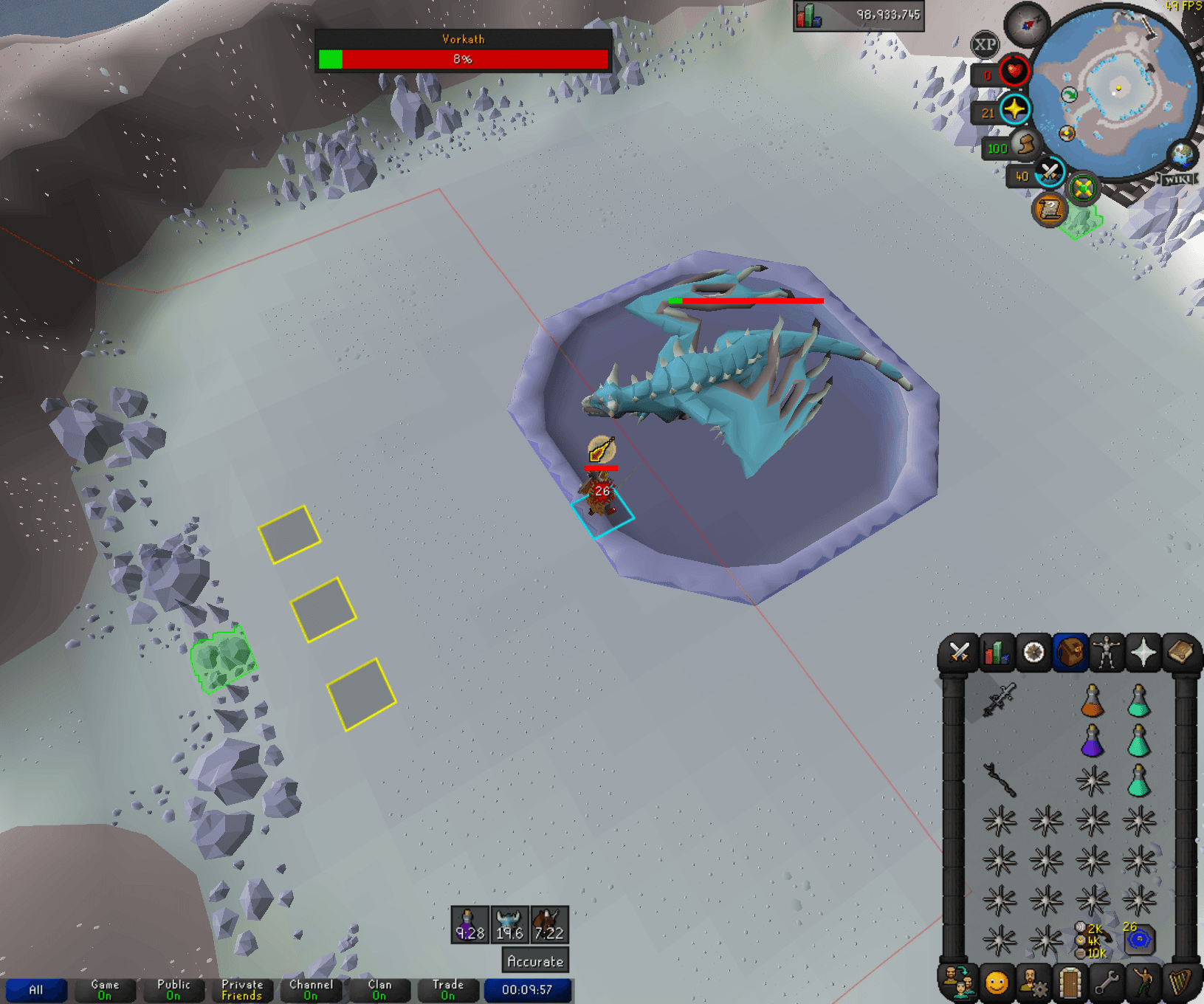Open the Magic spellbook tab

pos(1182,653)
